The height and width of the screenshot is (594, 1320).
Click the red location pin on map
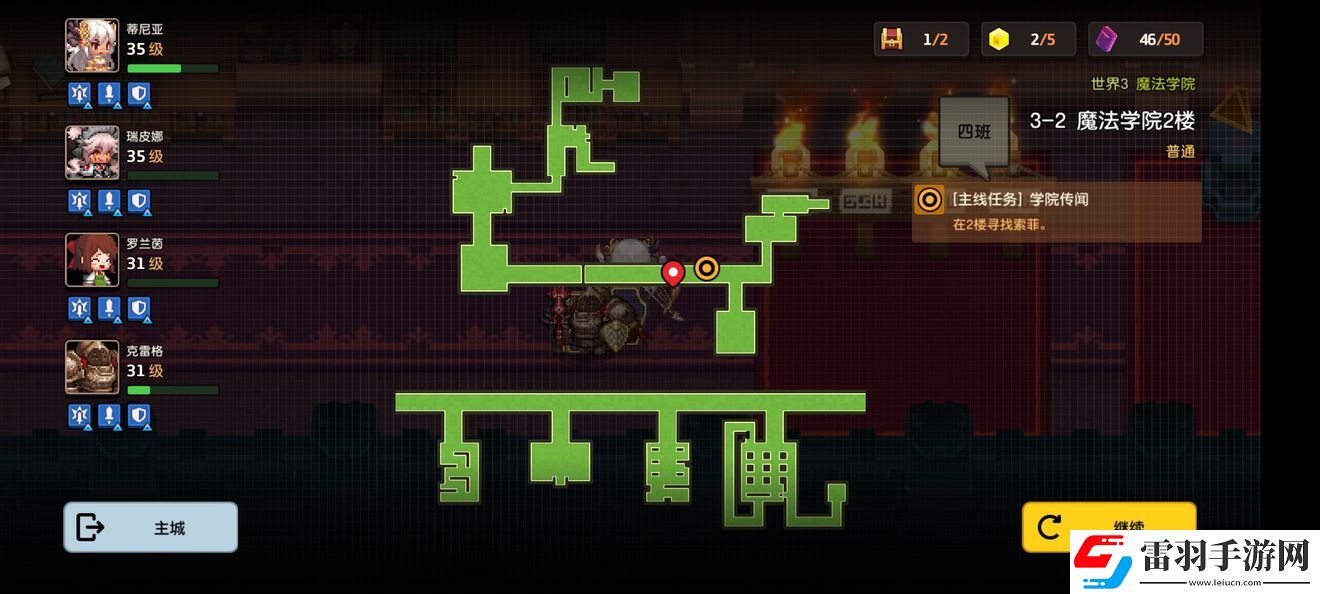click(673, 272)
